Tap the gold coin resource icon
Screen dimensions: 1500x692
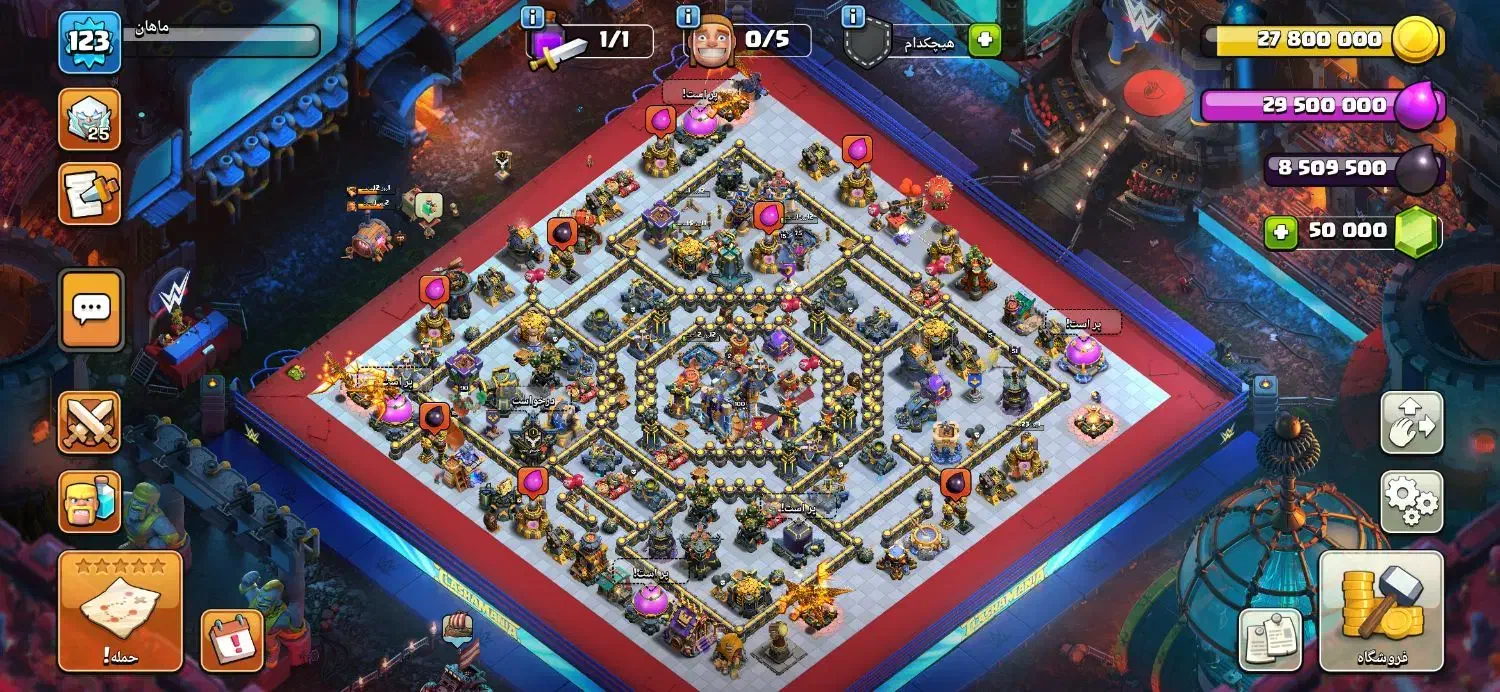click(x=1417, y=41)
